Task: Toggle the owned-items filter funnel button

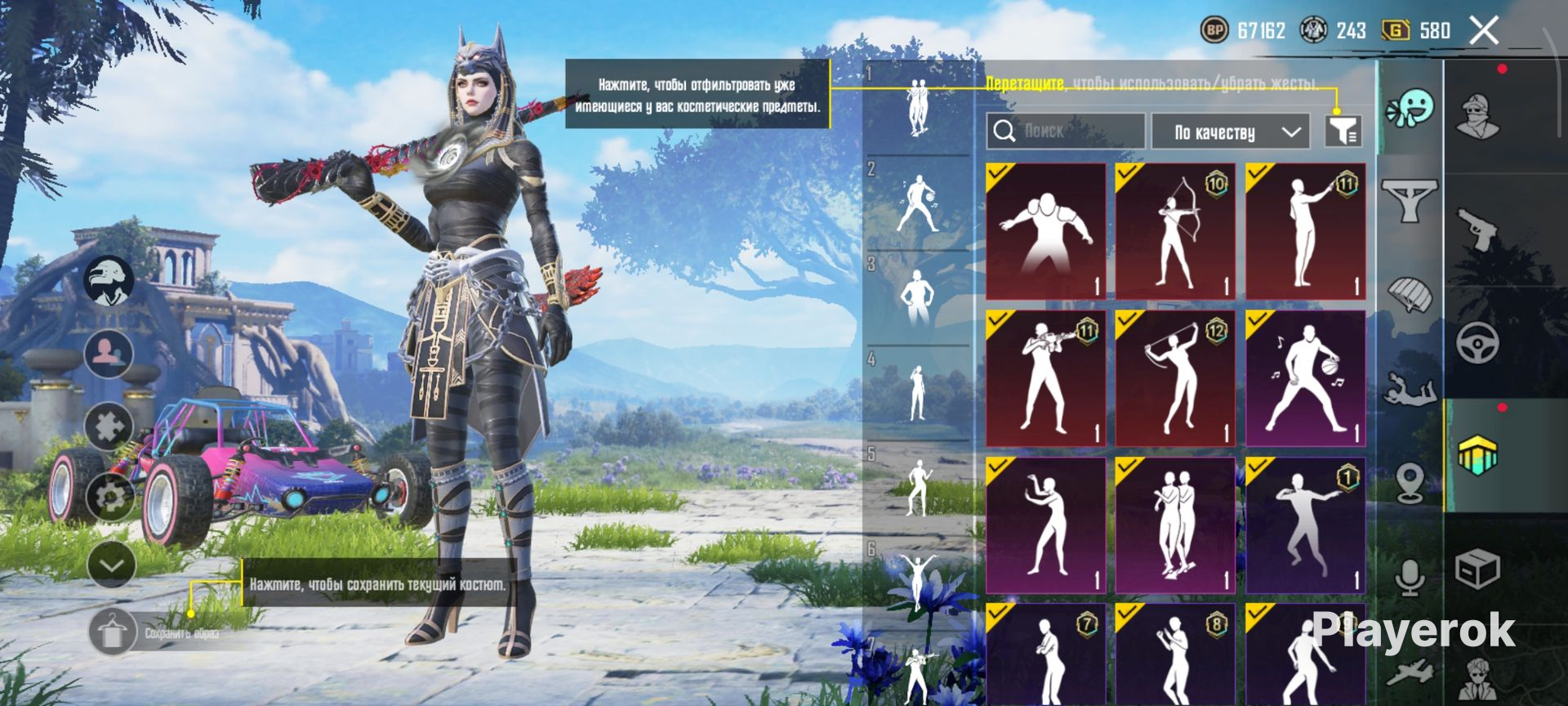Action: [x=1343, y=131]
